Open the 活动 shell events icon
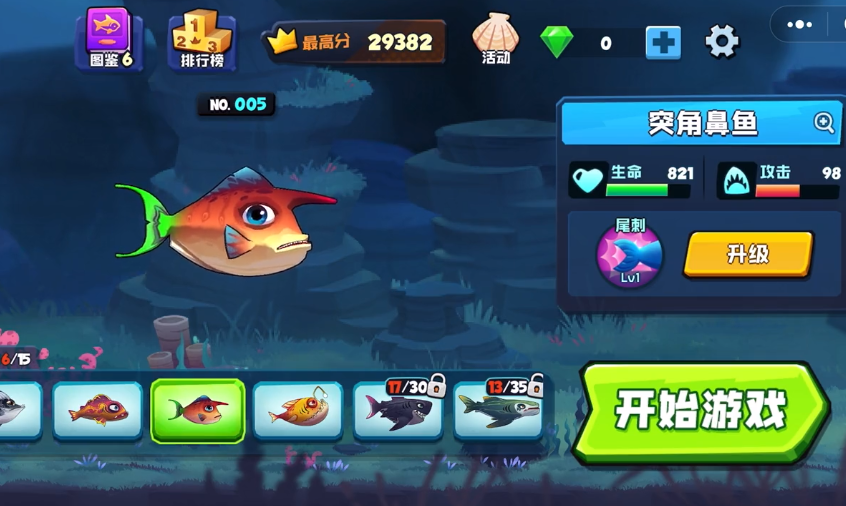Image resolution: width=846 pixels, height=506 pixels. [x=495, y=40]
